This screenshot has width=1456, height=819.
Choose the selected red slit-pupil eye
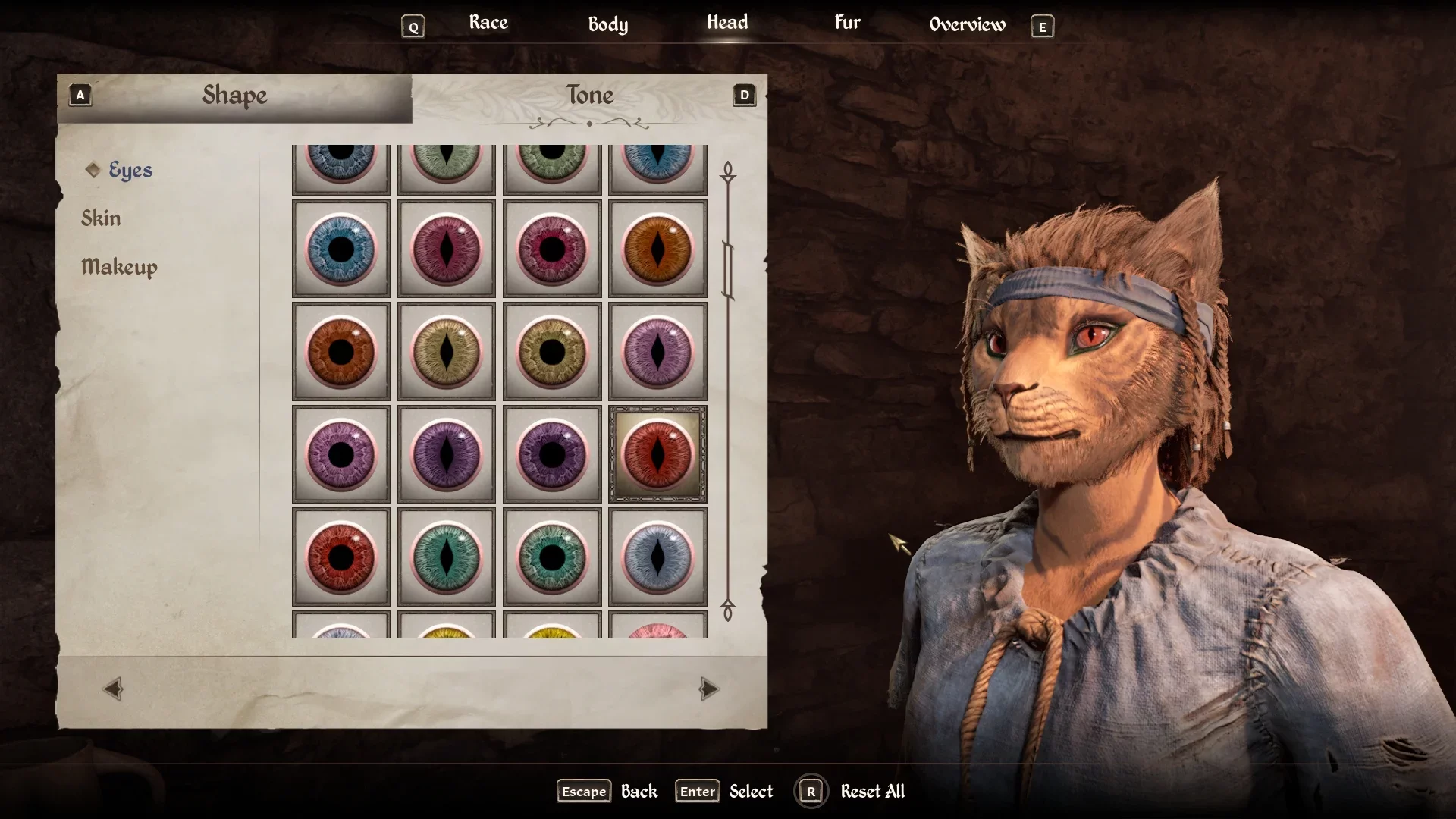pos(657,454)
